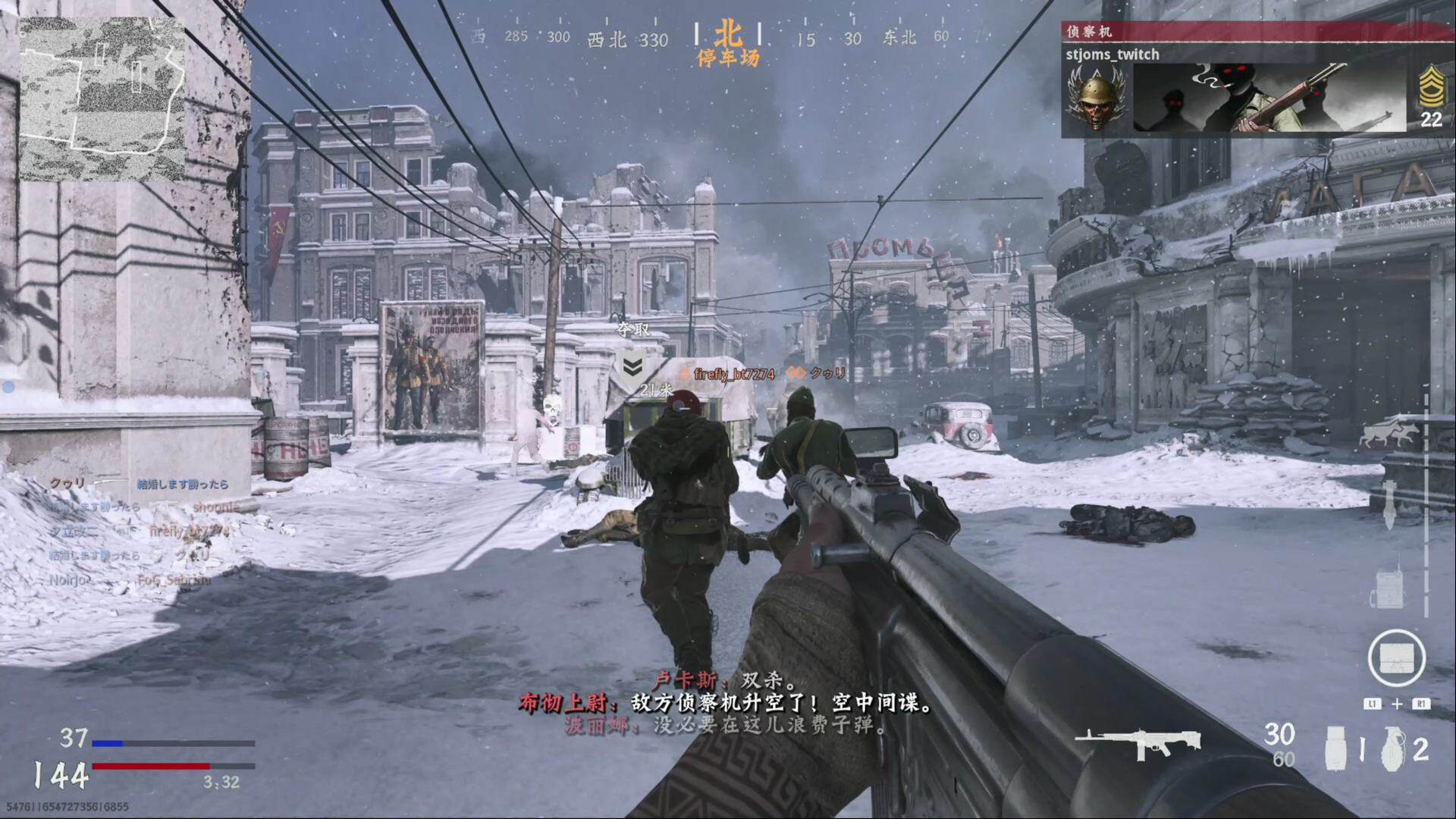
Task: Select the mortar bomb killstreak icon
Action: click(x=1389, y=505)
